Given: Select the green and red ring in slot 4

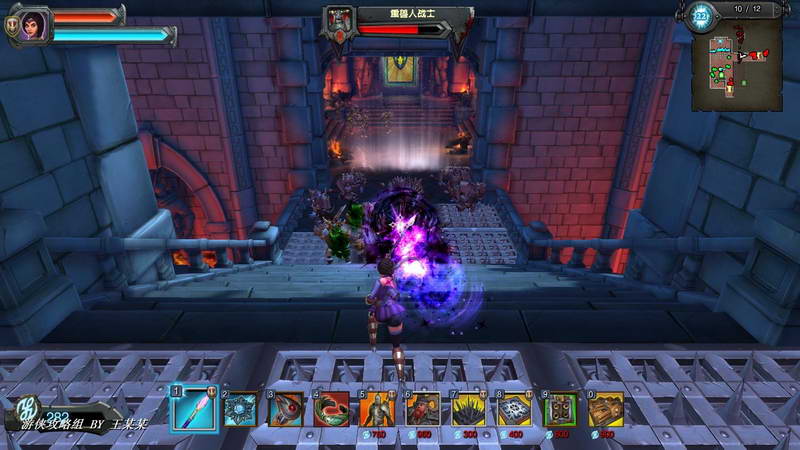Looking at the screenshot, I should click(x=332, y=409).
